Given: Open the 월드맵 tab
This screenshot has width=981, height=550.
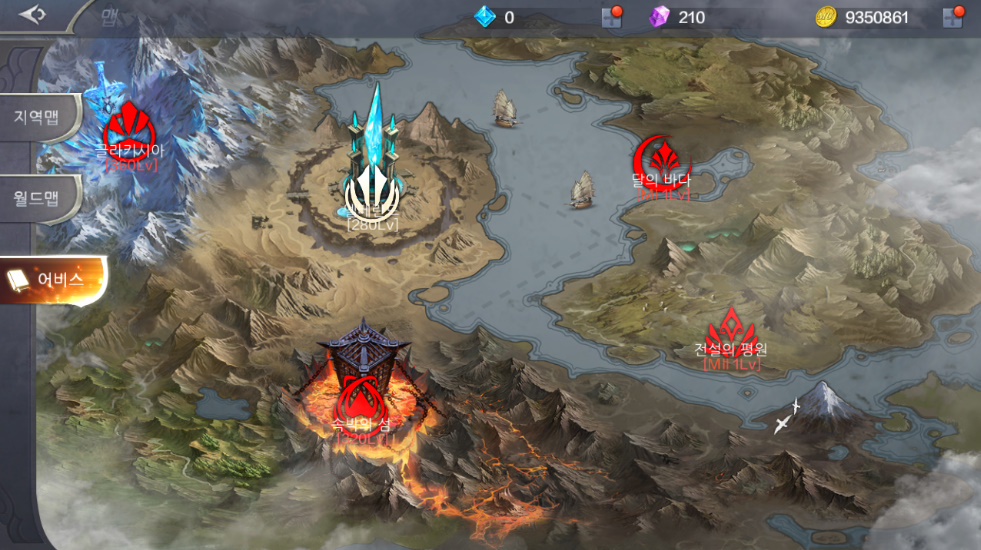Looking at the screenshot, I should [x=38, y=197].
